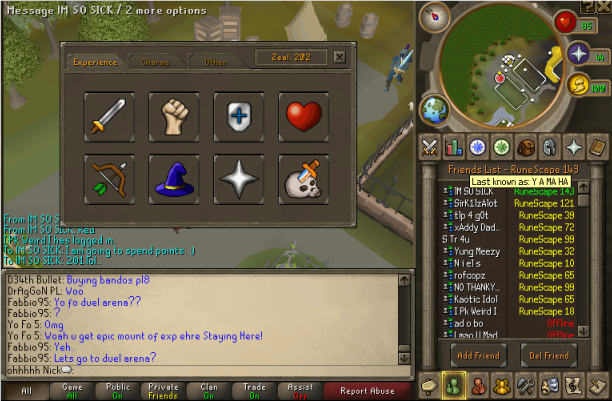Click the Add Friend button
The image size is (612, 401).
pos(477,354)
